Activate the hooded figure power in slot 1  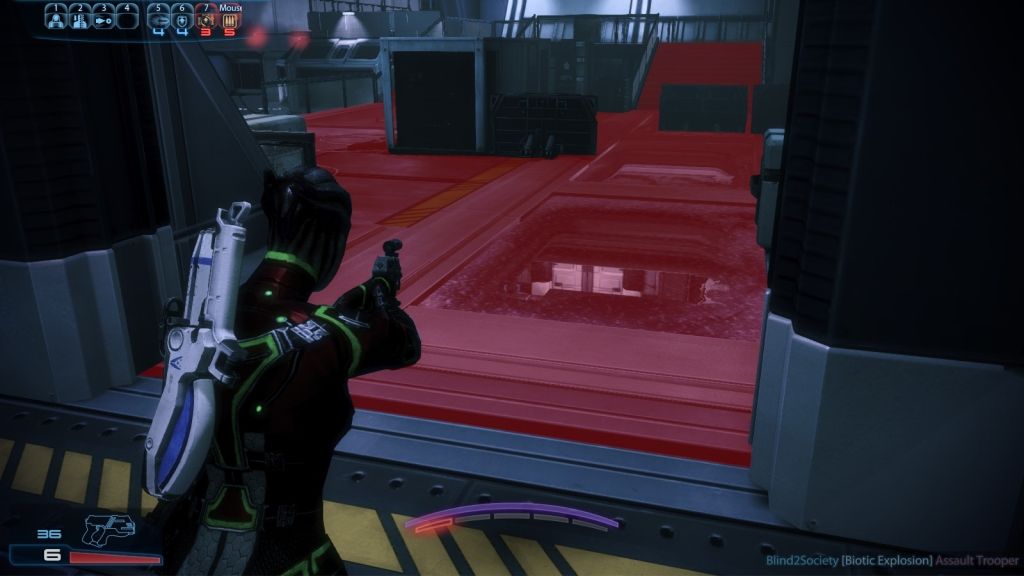coord(56,20)
